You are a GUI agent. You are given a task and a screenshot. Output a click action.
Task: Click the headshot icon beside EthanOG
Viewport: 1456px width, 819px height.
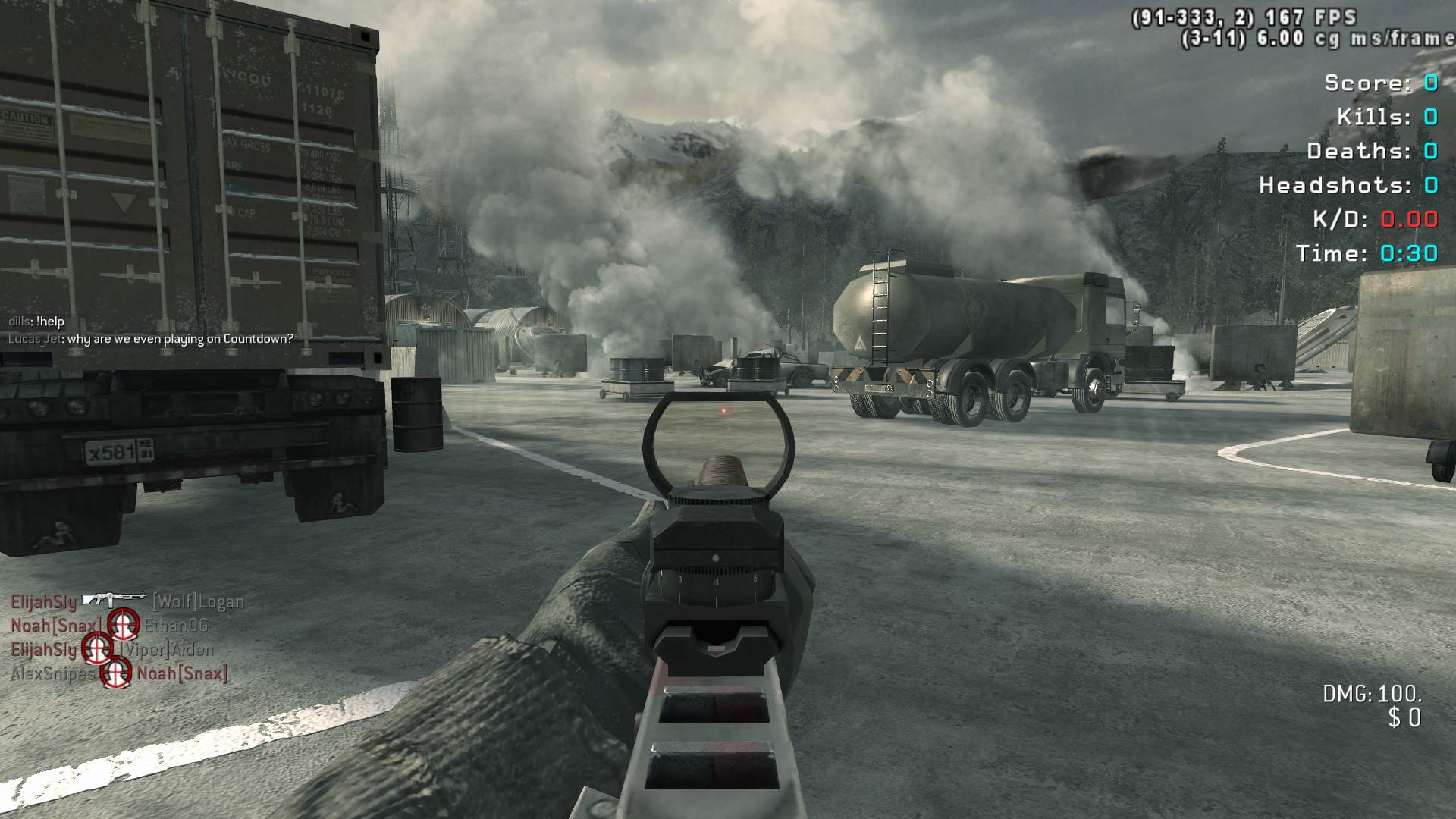pos(123,625)
